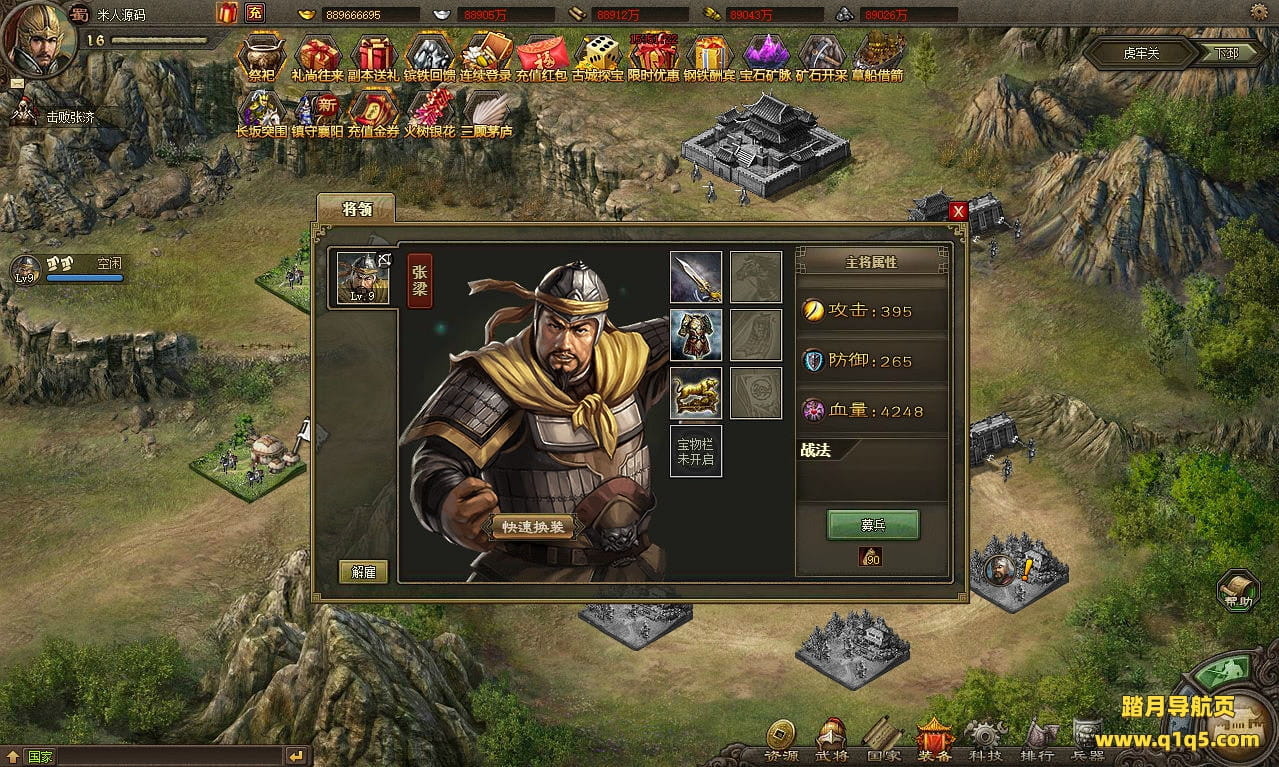Open the 祭祀 sacrifice event icon
This screenshot has height=767, width=1279.
point(262,56)
